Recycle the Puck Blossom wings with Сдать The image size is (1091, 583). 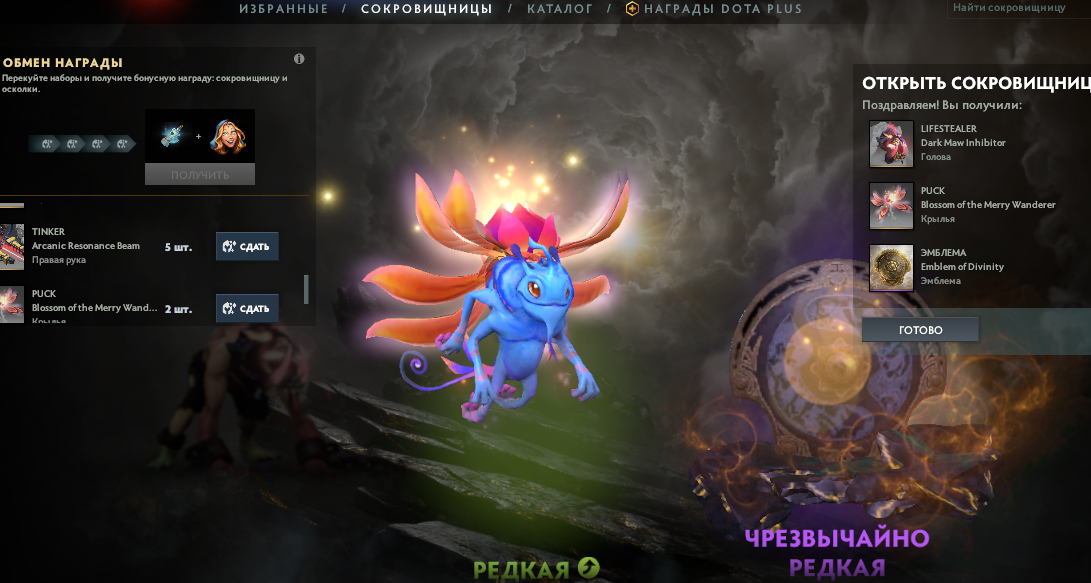click(x=247, y=308)
